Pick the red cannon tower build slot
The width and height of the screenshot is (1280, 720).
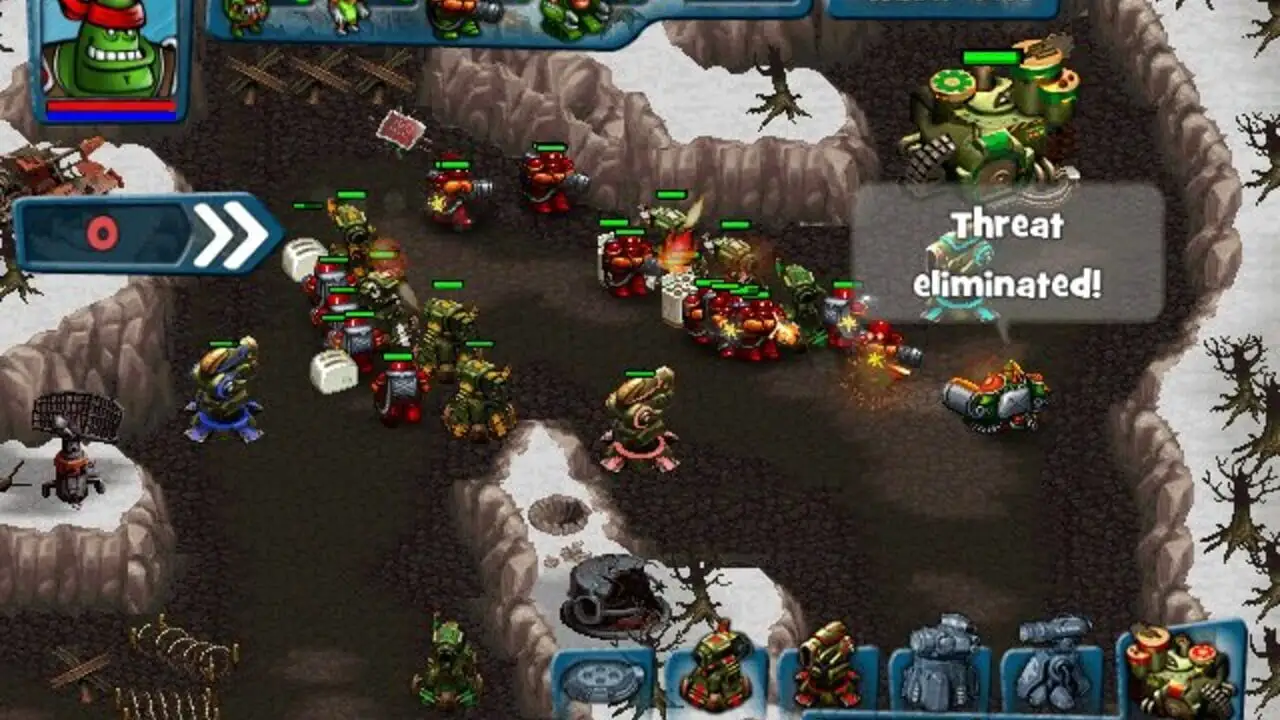[827, 668]
